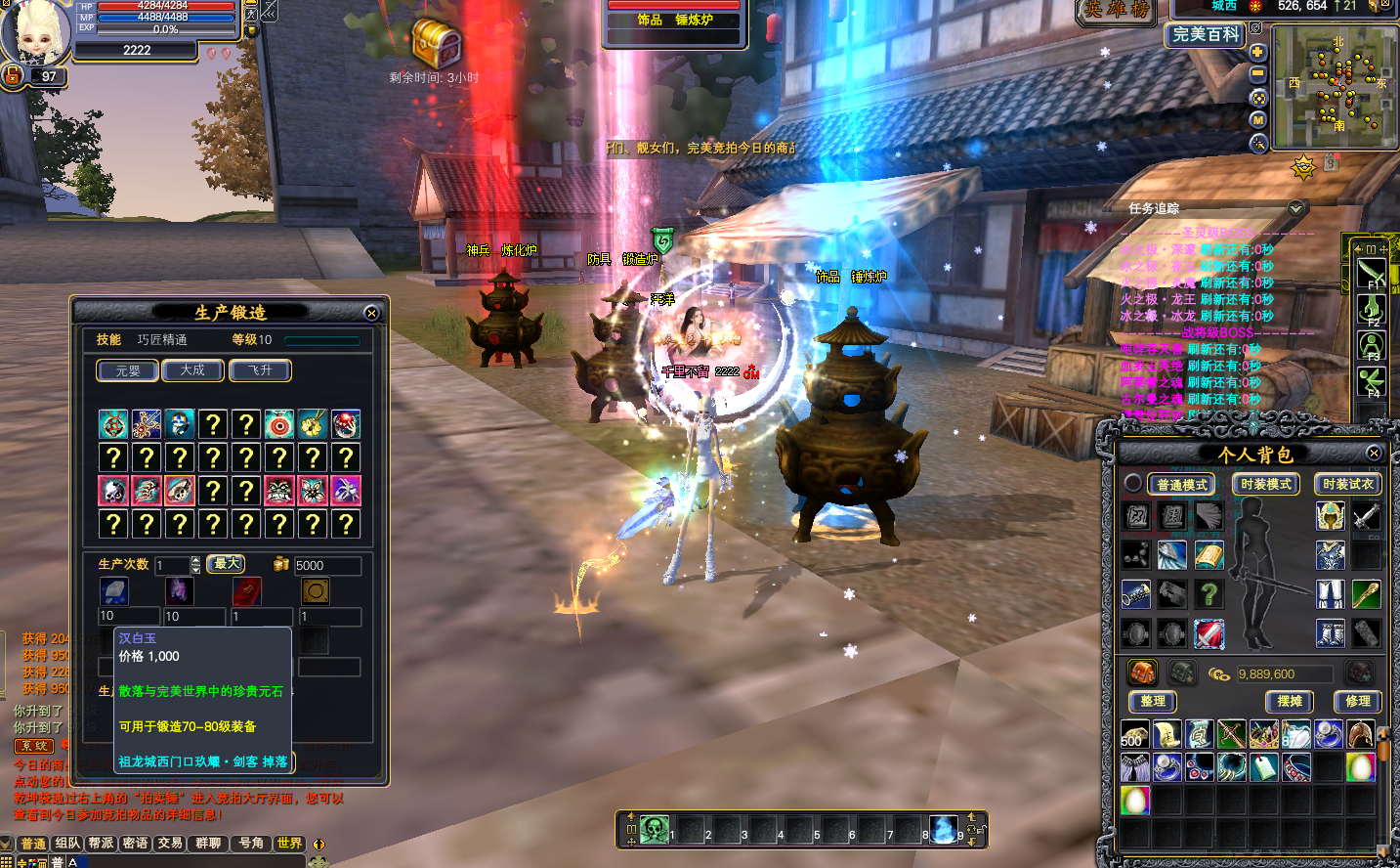The height and width of the screenshot is (868, 1400).
Task: Open the golden treasure chest reward icon
Action: pyautogui.click(x=435, y=42)
